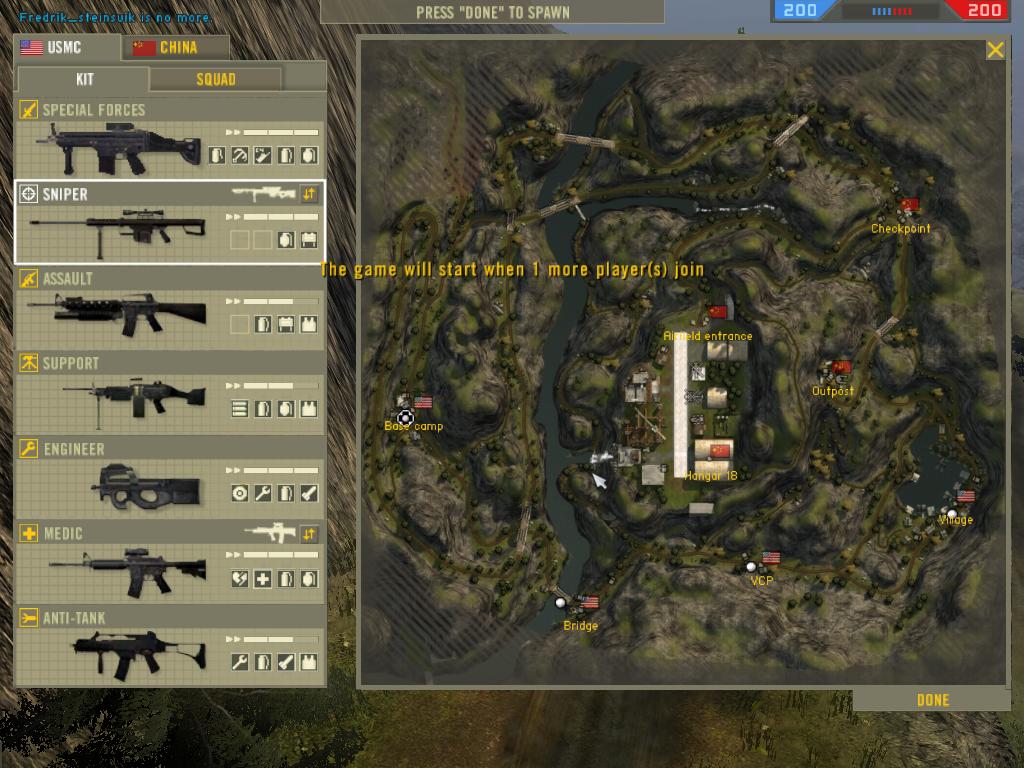The height and width of the screenshot is (768, 1024).
Task: Toggle the Medic alternate weapon swap arrows
Action: [x=309, y=534]
